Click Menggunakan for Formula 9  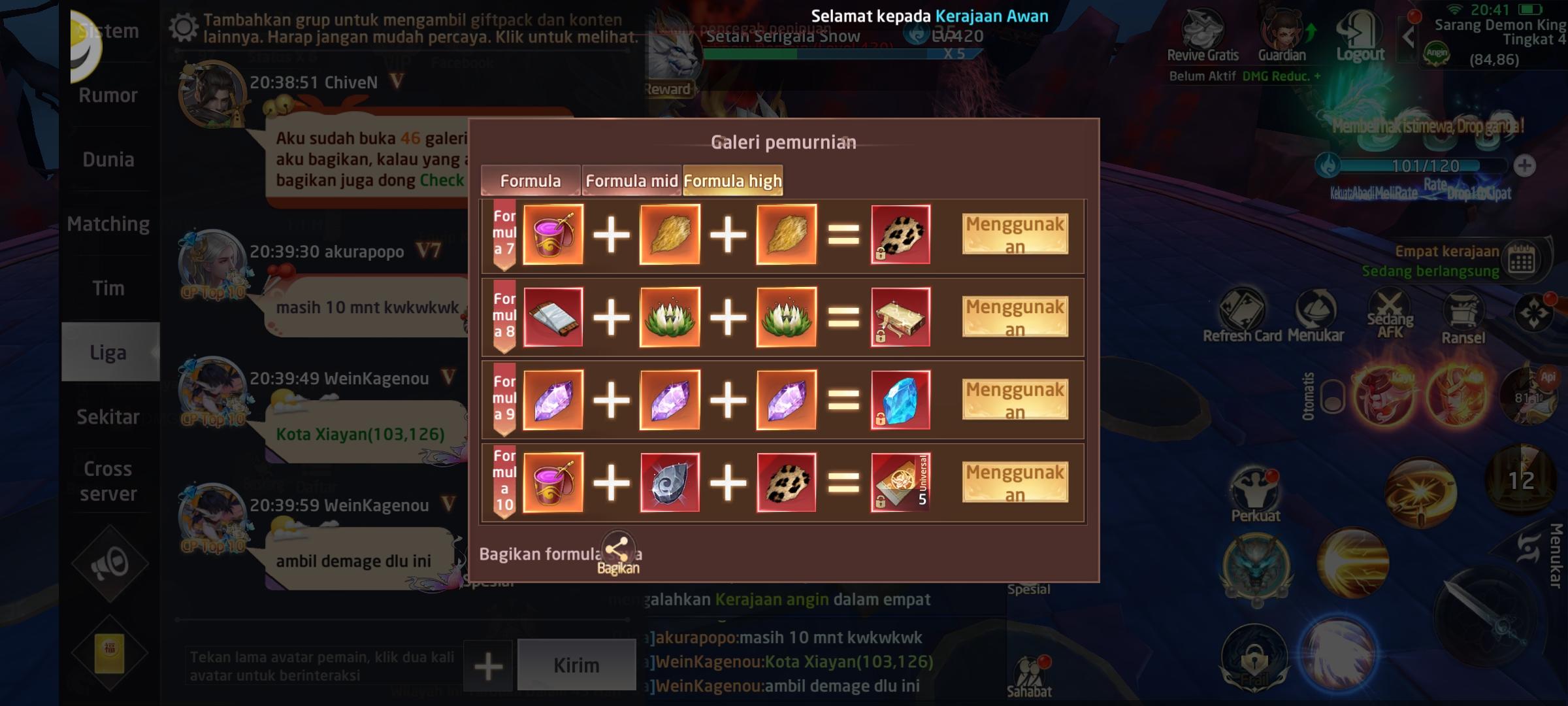pos(1015,399)
